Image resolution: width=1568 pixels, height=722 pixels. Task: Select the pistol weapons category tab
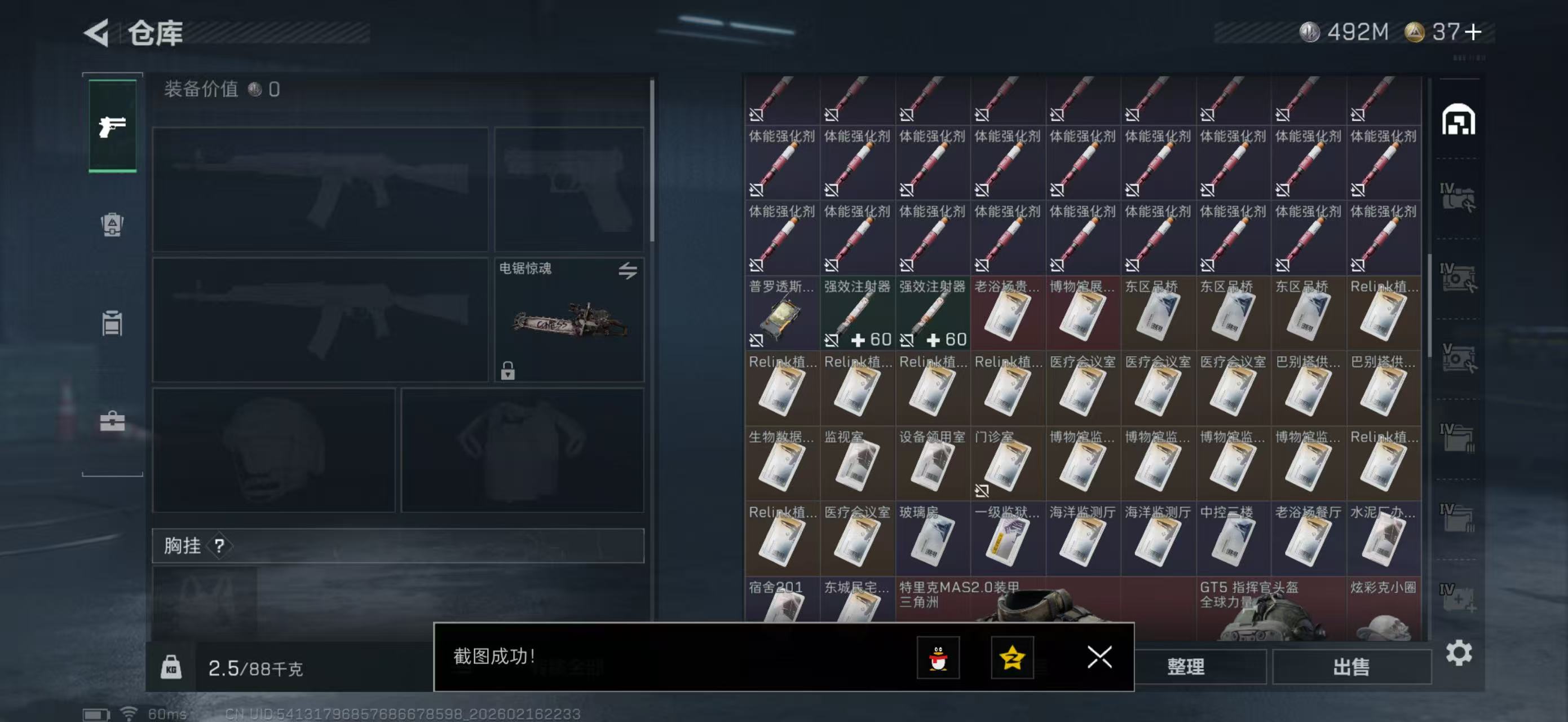tap(113, 126)
